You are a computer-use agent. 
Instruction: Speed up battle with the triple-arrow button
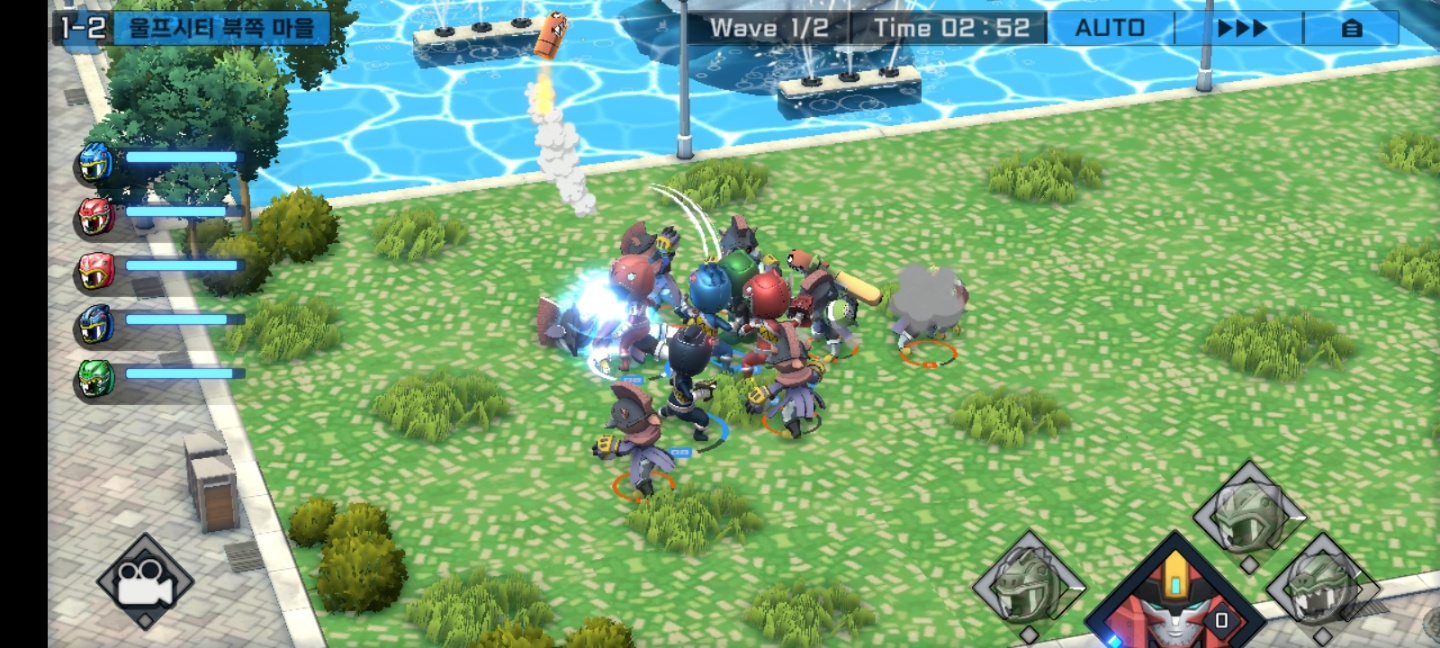(1242, 28)
